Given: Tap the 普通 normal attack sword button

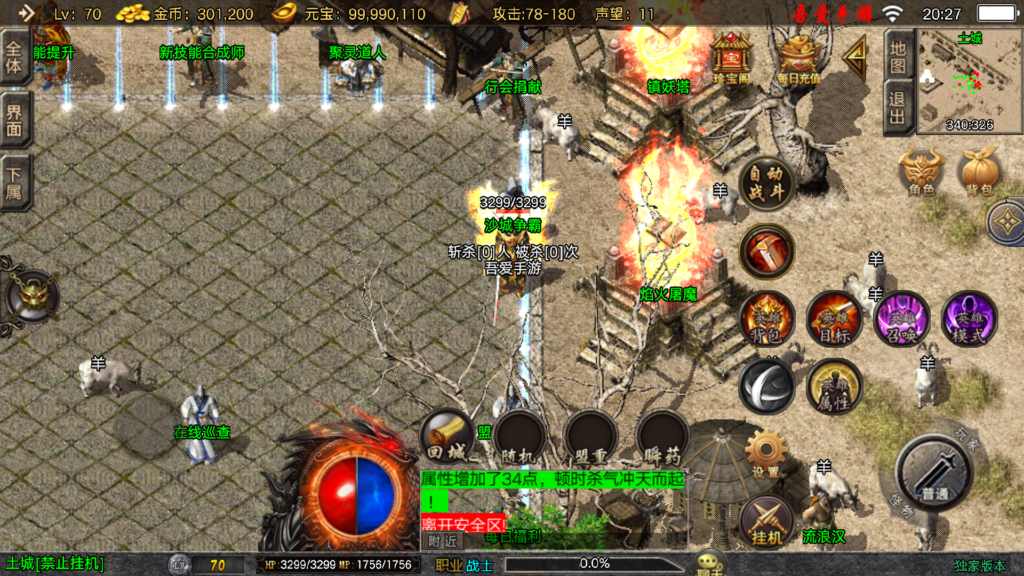Looking at the screenshot, I should pos(934,473).
